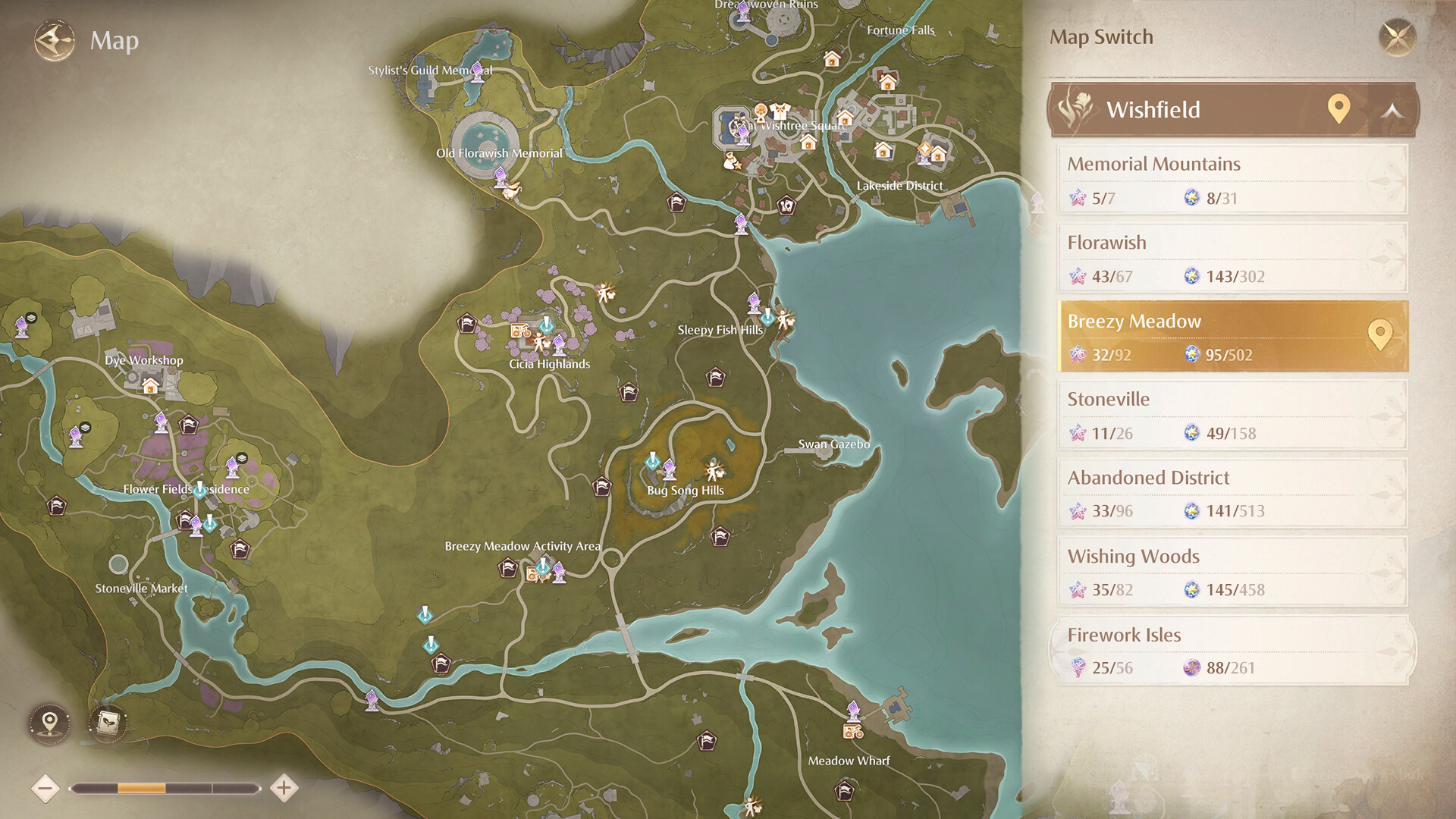Toggle the collectible journal tracker button
This screenshot has height=819, width=1456.
[x=108, y=723]
